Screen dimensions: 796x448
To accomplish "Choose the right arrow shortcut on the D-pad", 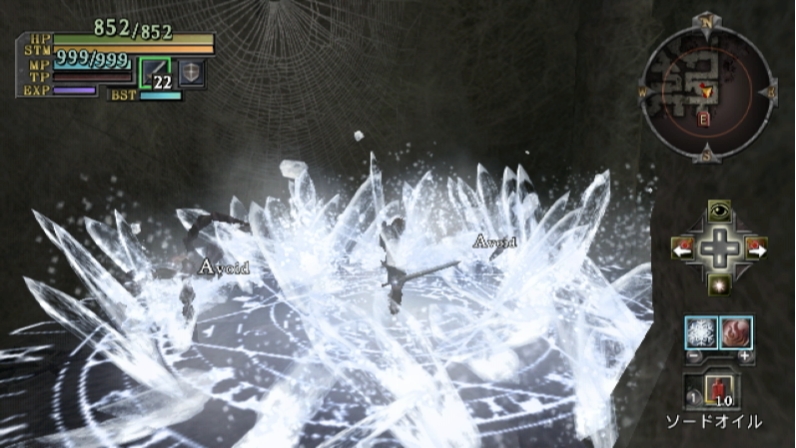I will point(754,246).
